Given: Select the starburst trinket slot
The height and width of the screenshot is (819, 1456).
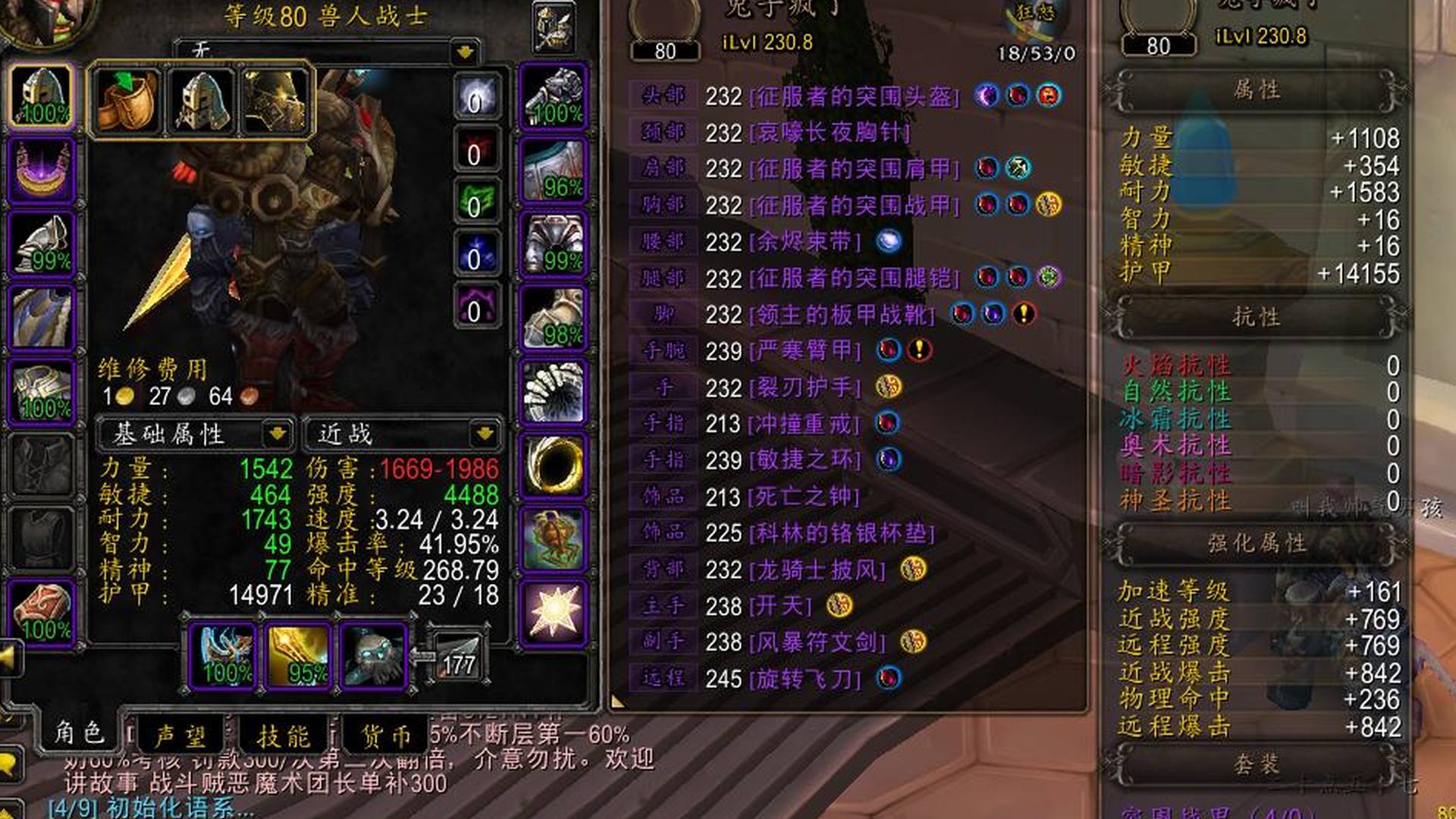Looking at the screenshot, I should click(554, 611).
